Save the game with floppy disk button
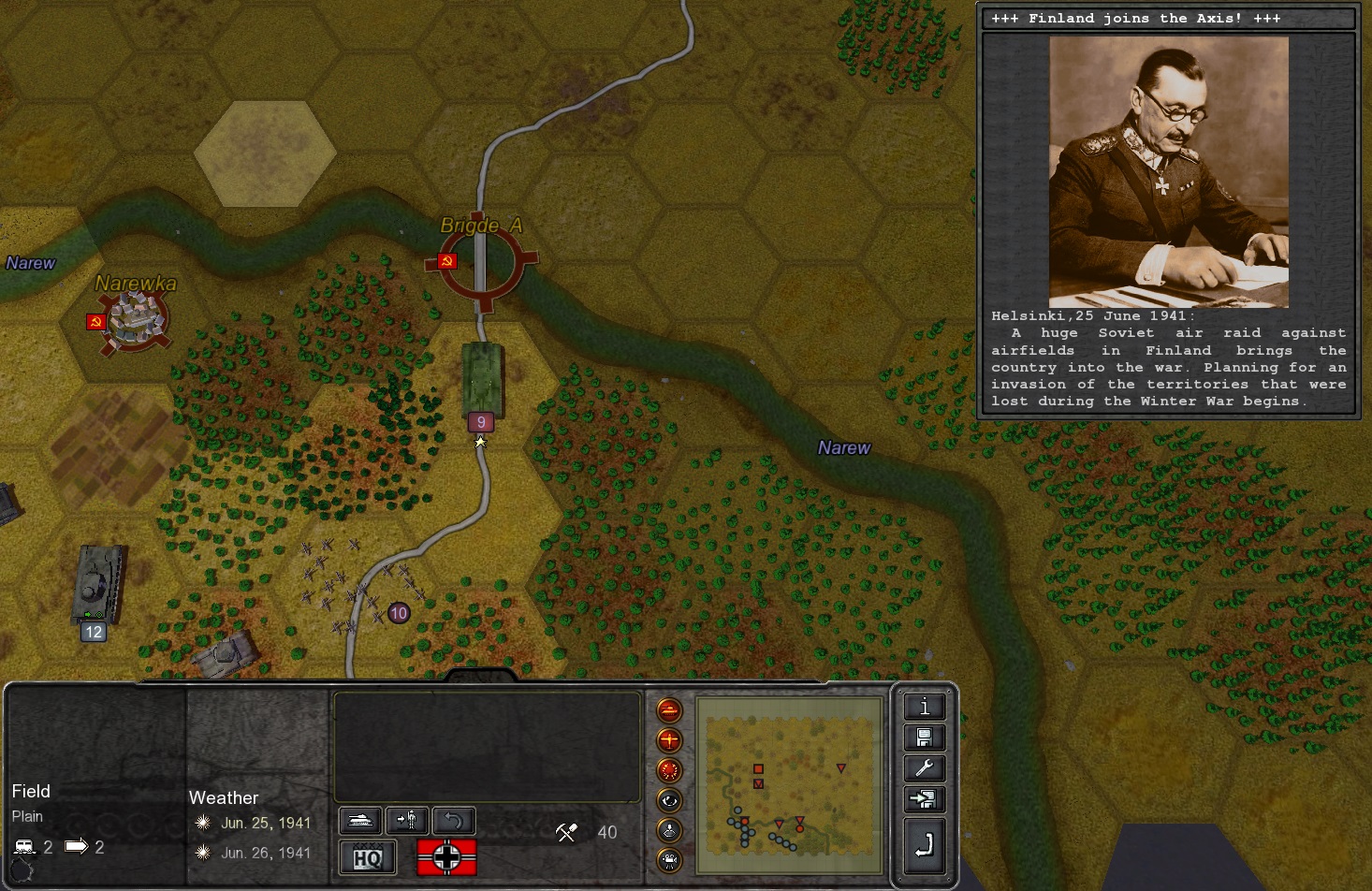The width and height of the screenshot is (1372, 891). pyautogui.click(x=924, y=738)
